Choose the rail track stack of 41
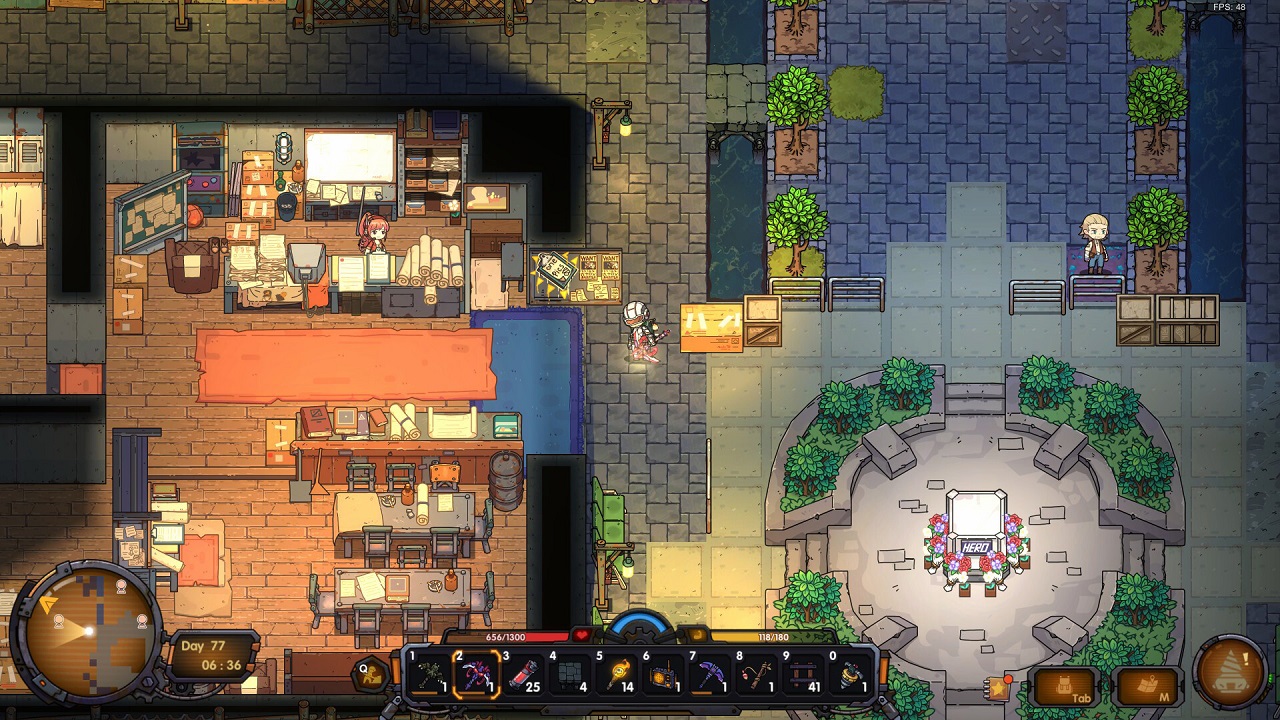Screen dimensions: 1280x720 pos(805,675)
